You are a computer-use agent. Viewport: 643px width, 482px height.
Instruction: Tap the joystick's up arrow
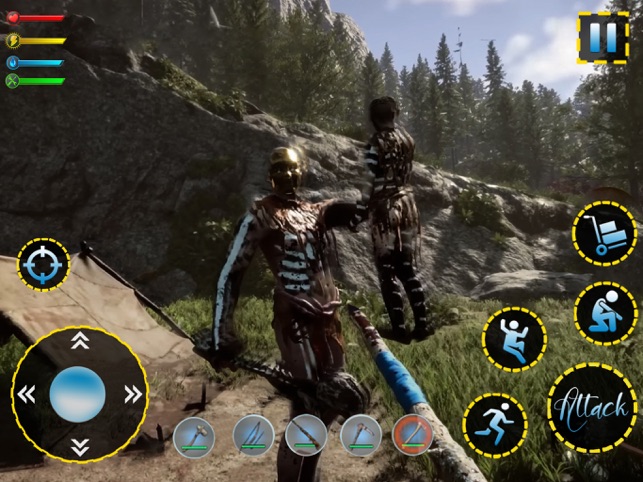pyautogui.click(x=80, y=341)
